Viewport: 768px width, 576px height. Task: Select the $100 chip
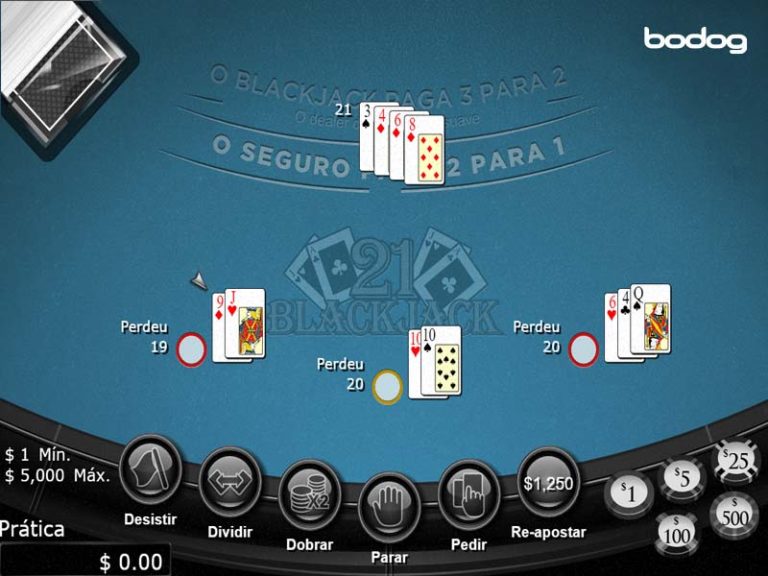(x=676, y=532)
